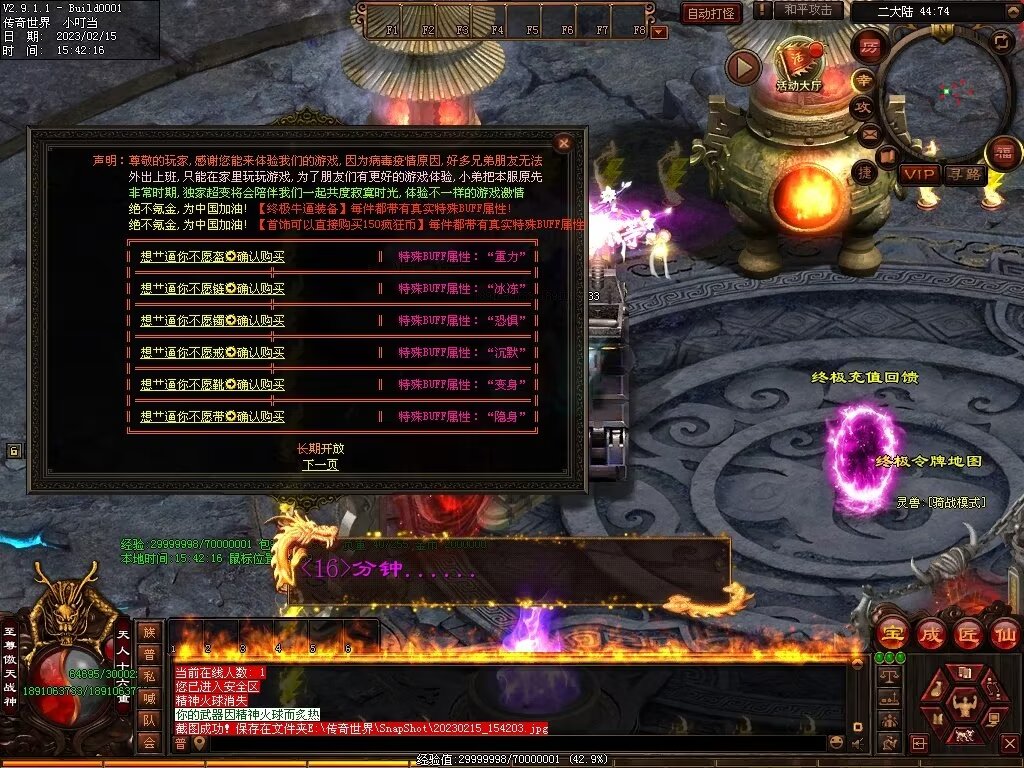Screen dimensions: 1024x768
Task: Choose the 恐惧 buff purchase option
Action: [x=212, y=321]
